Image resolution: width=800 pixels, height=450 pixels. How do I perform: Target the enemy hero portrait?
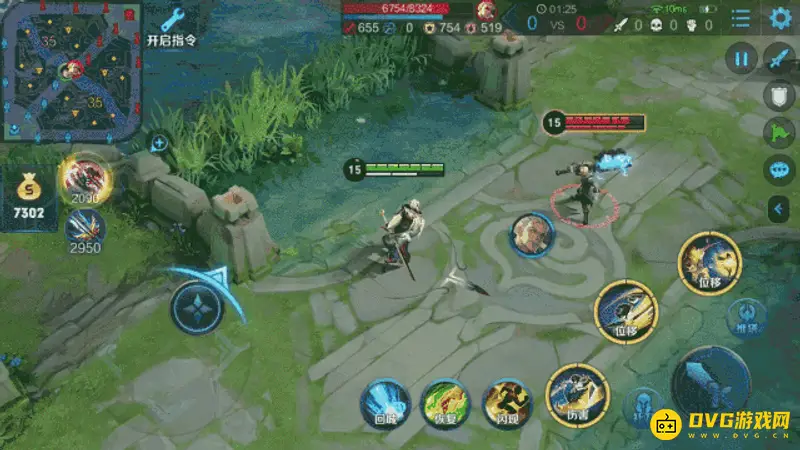tap(532, 235)
